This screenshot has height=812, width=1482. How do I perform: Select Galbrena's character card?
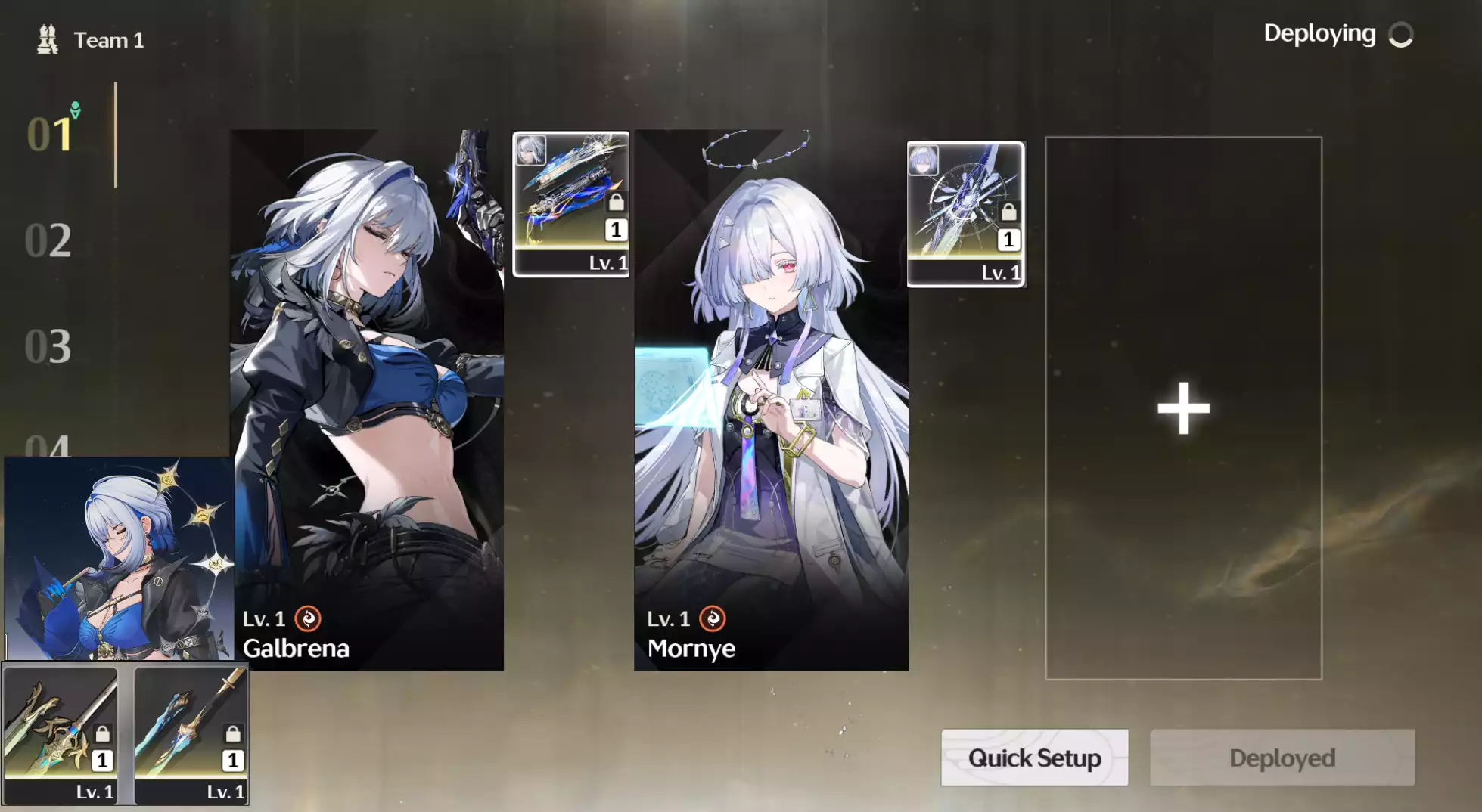pos(368,401)
